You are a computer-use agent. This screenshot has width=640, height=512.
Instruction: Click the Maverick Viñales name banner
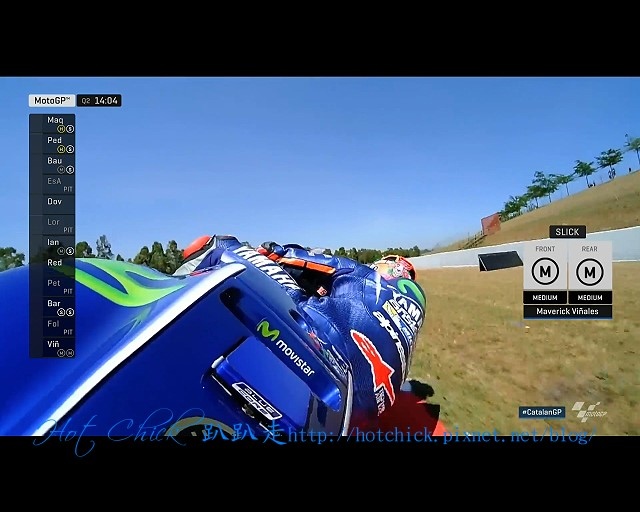point(567,312)
